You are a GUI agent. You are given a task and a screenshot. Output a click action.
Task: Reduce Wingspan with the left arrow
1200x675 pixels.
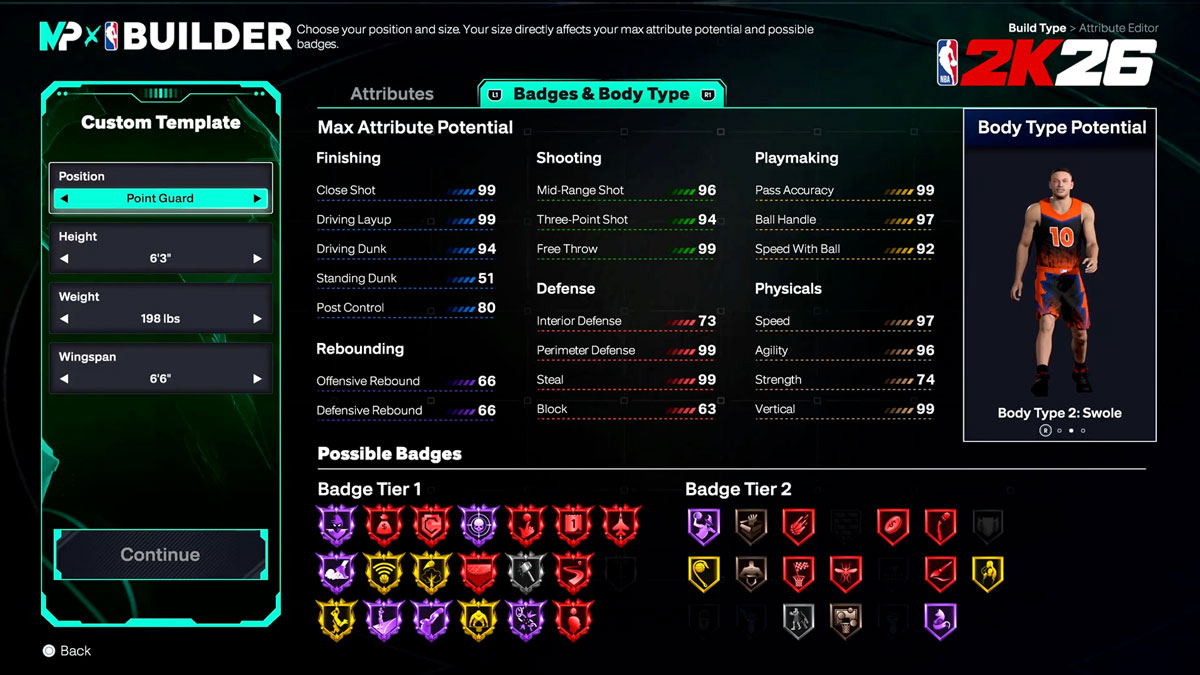click(65, 379)
